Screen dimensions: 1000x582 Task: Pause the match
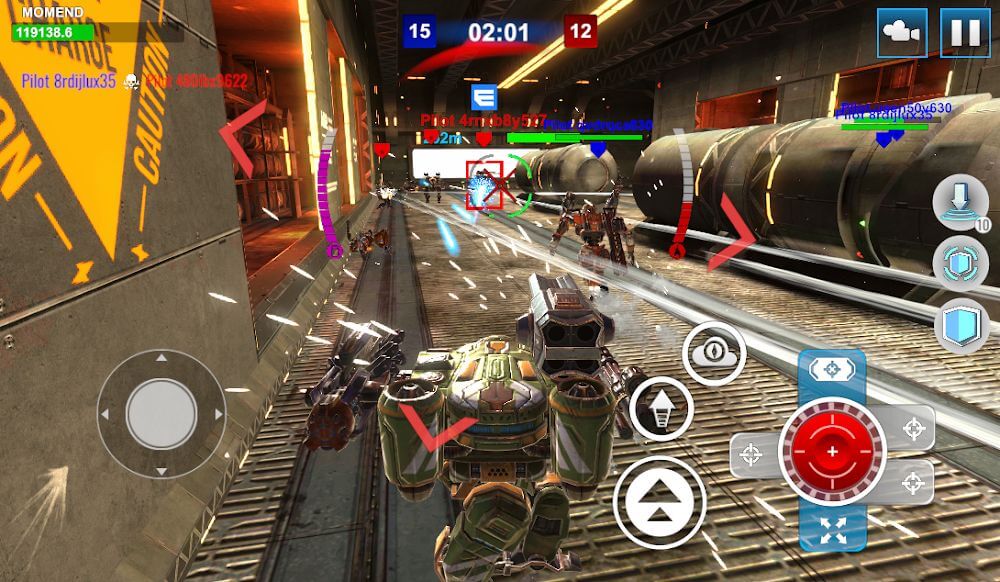[965, 32]
